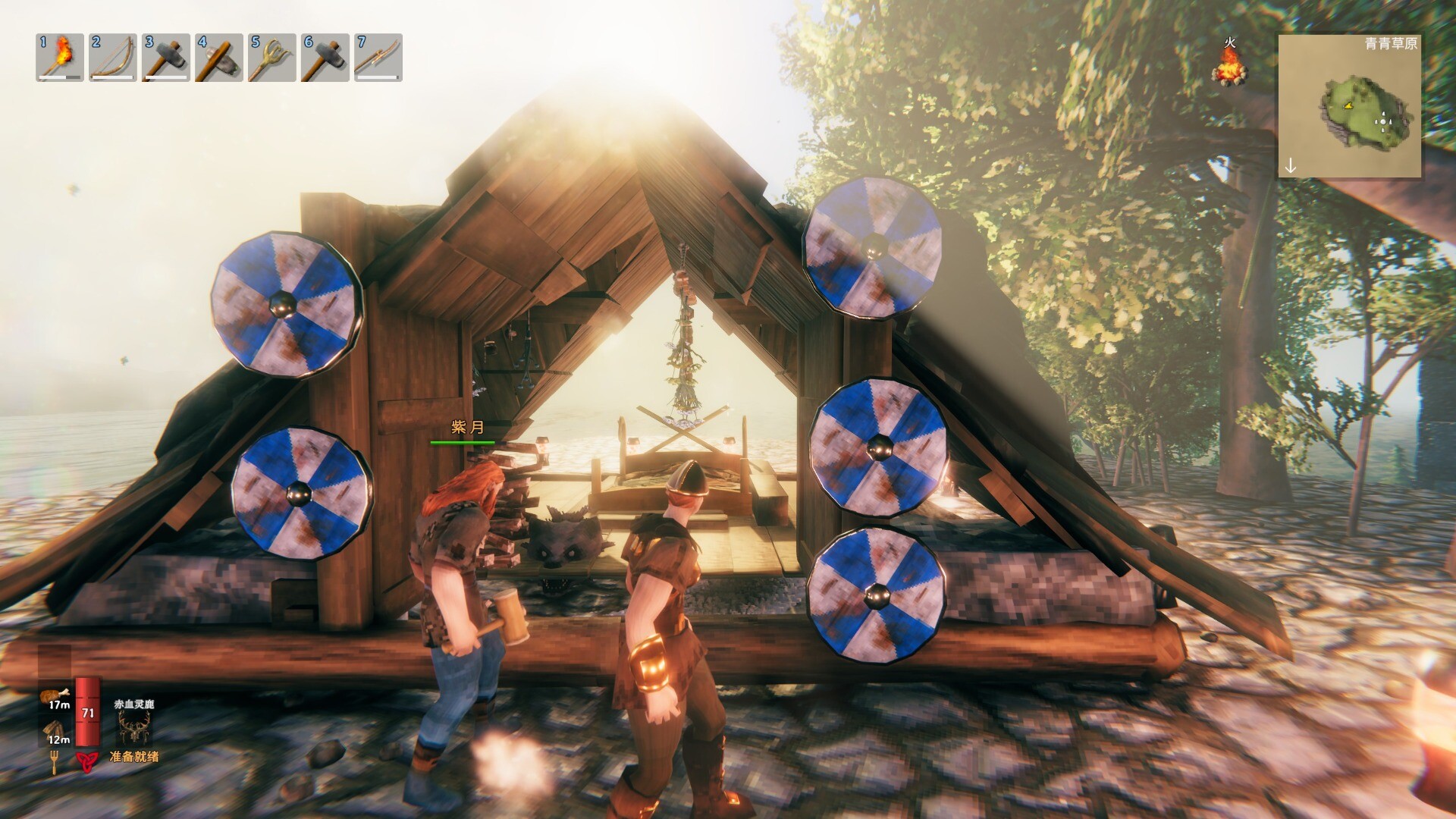Select the torch in hotbar slot 1
This screenshot has width=1456, height=819.
click(x=60, y=57)
